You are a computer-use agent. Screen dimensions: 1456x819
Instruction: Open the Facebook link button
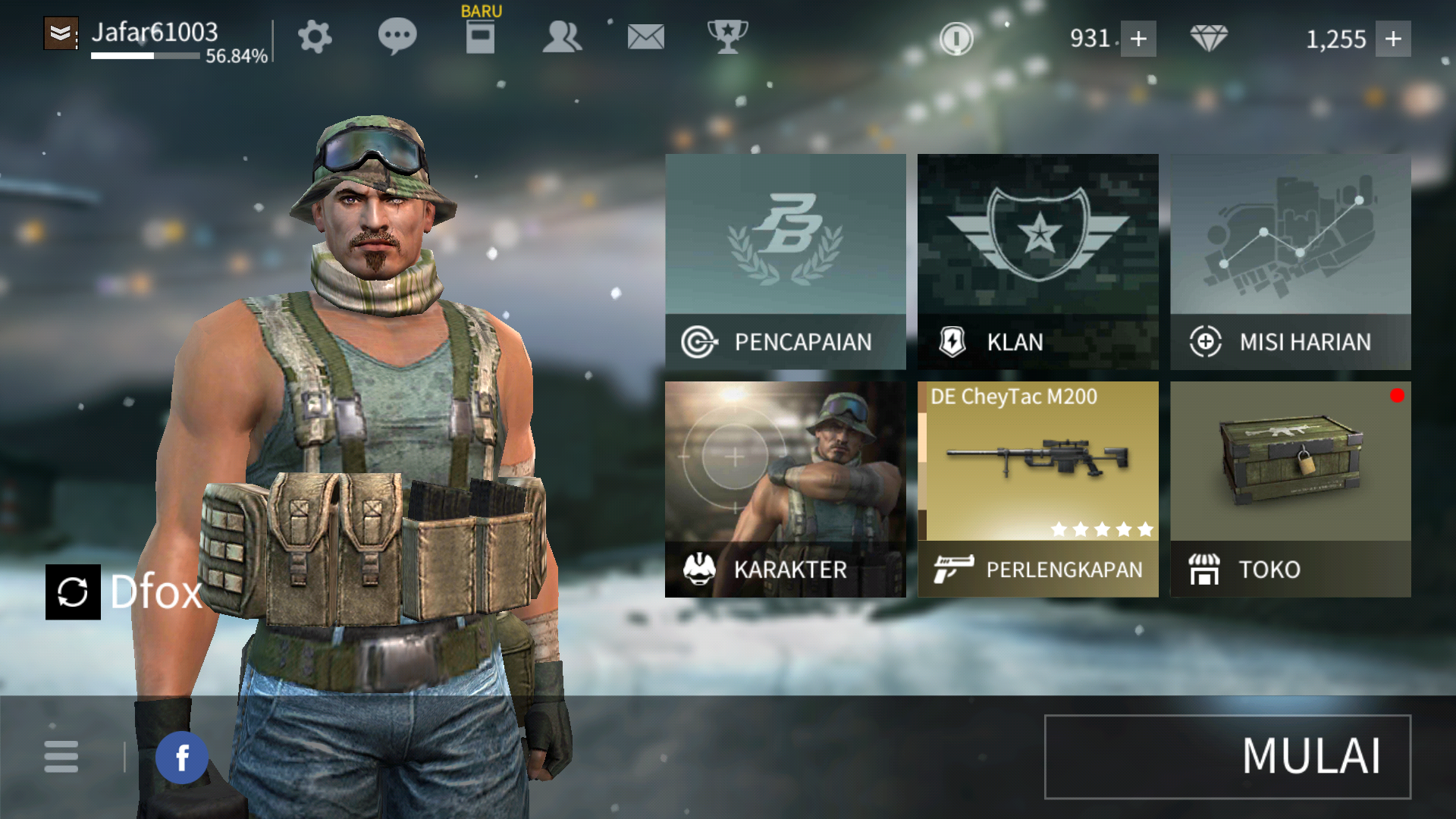182,757
